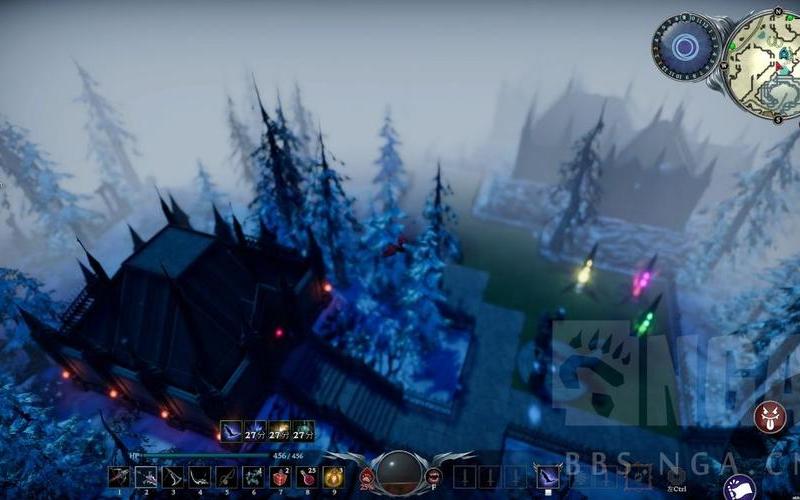The image size is (800, 500).
Task: Click the purple flag button
Action: pos(739,488)
